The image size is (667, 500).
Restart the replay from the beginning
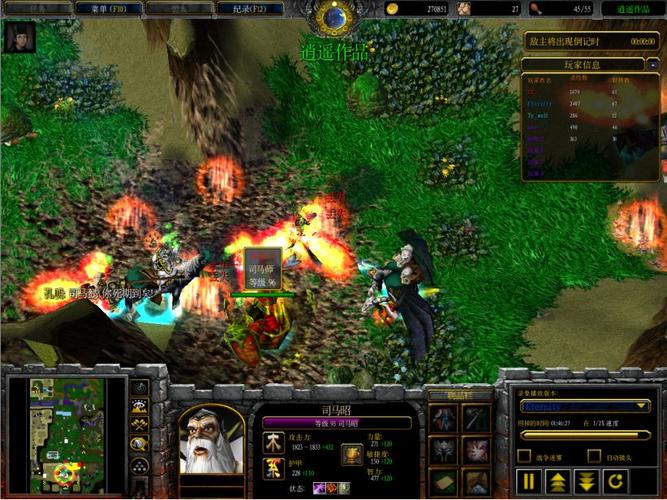coord(614,482)
